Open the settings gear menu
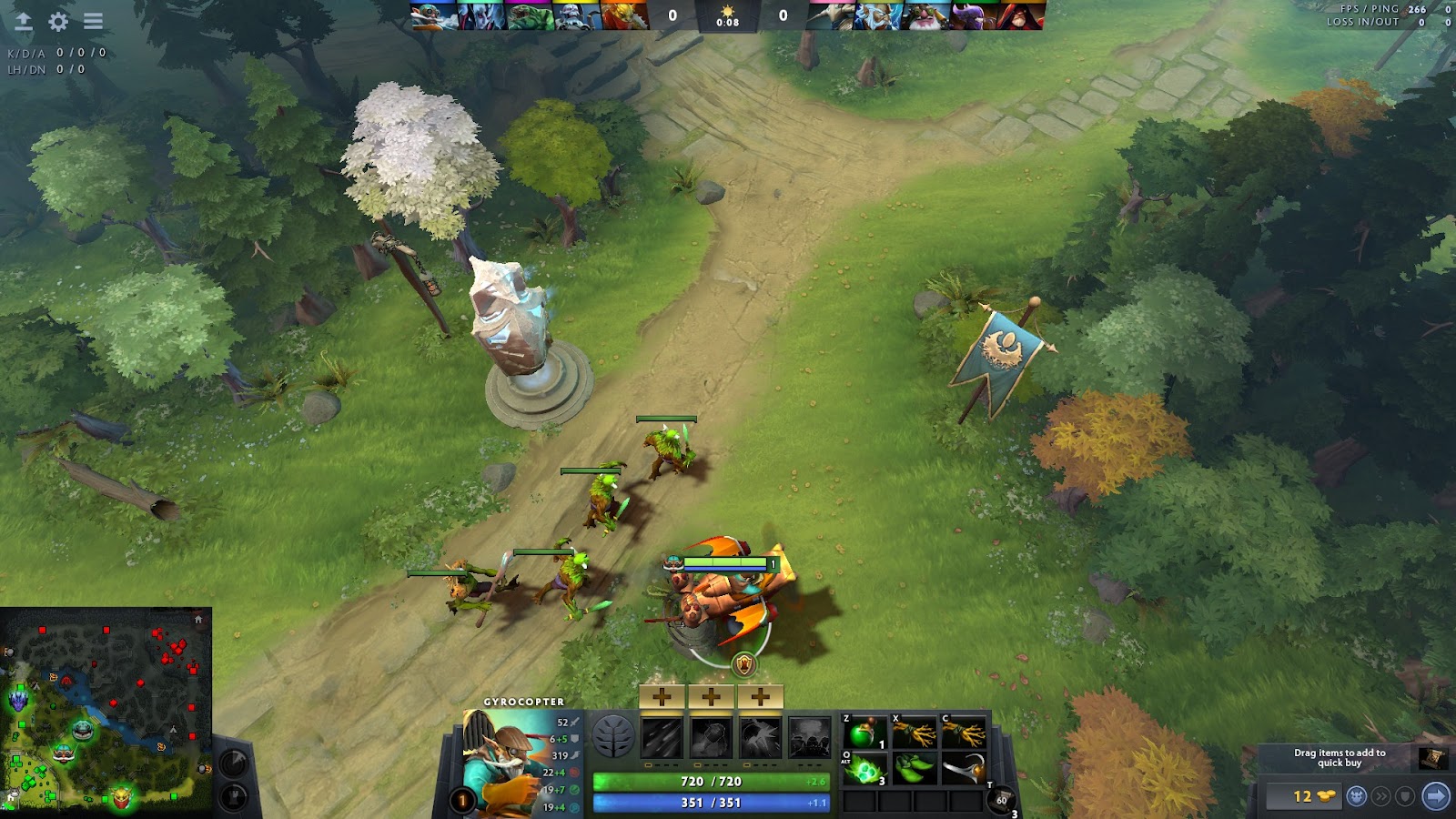 pos(58,21)
